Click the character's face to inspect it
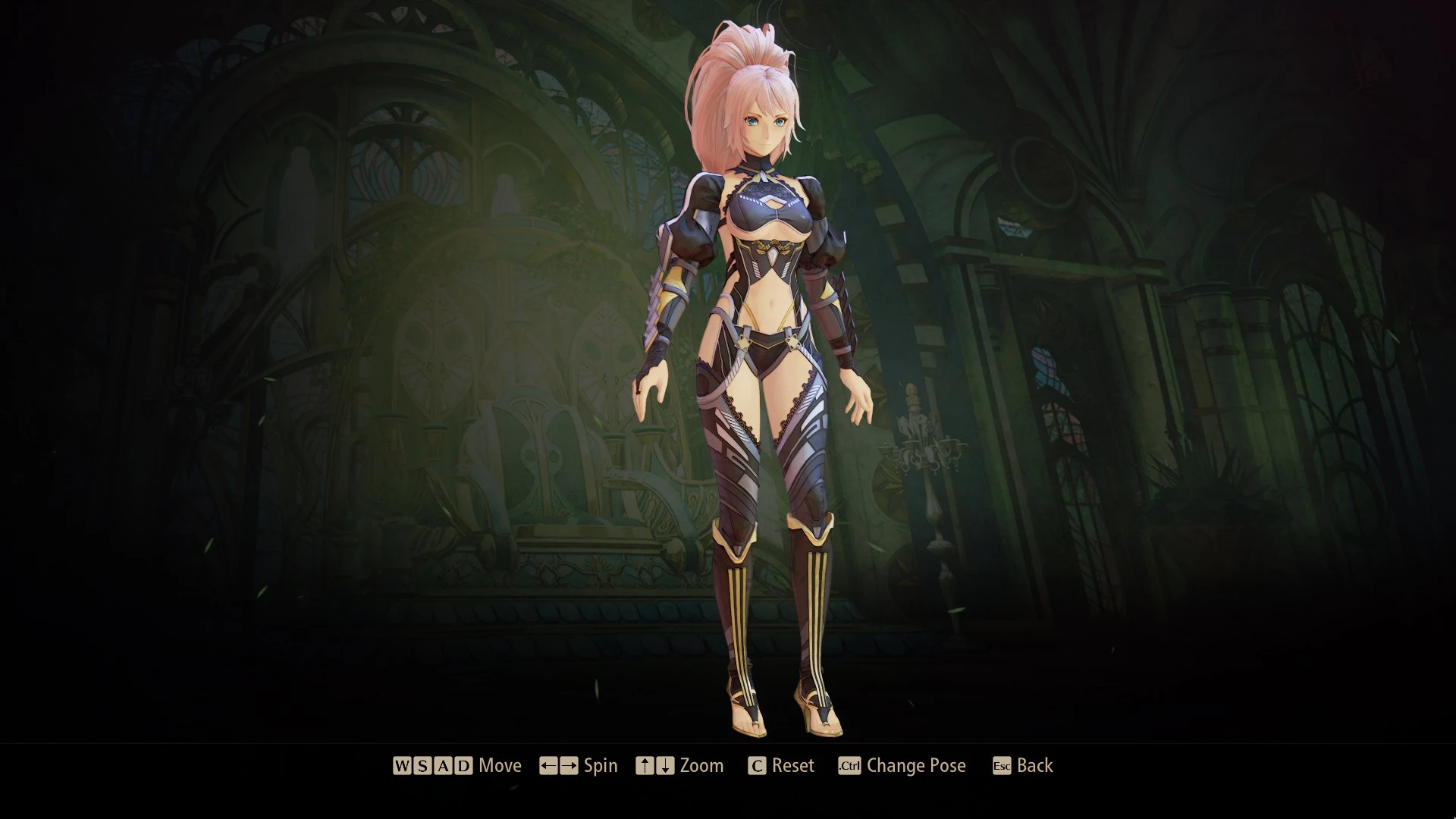Viewport: 1456px width, 819px height. [766, 129]
